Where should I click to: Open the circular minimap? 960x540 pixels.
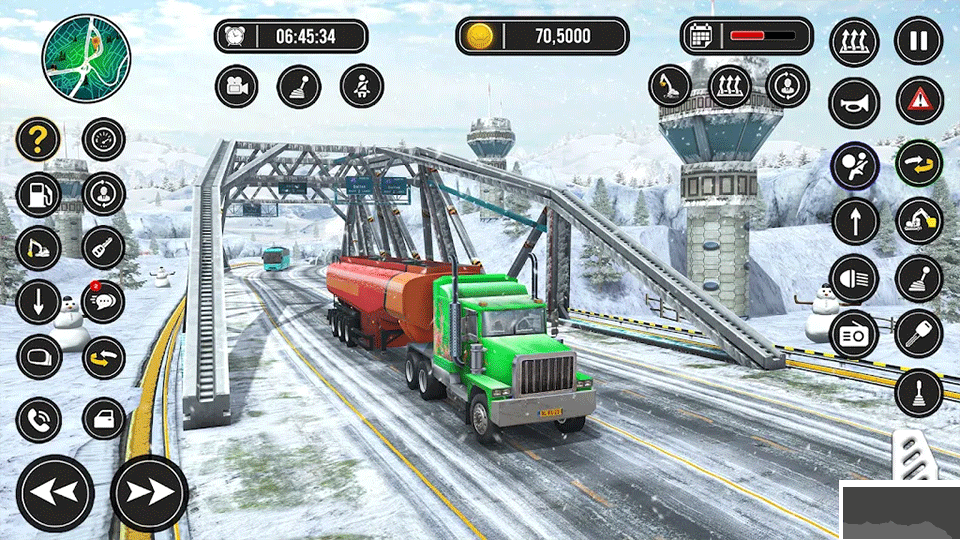(86, 58)
